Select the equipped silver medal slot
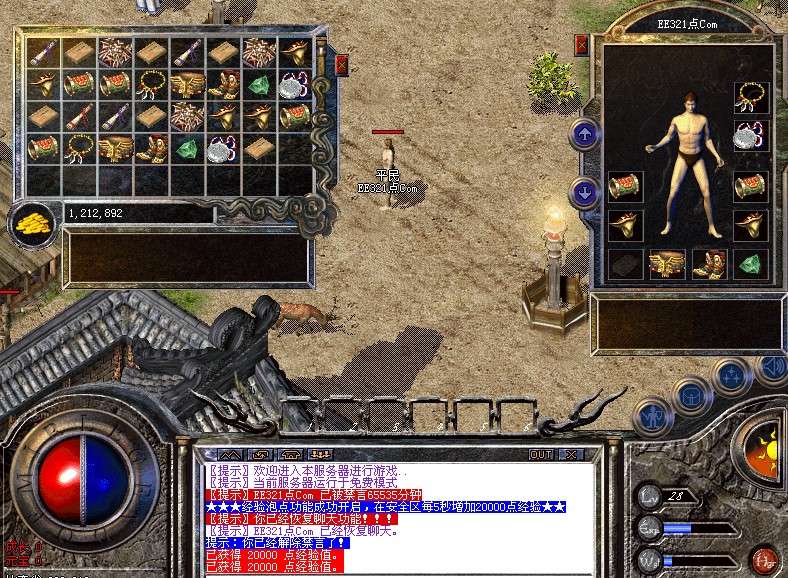This screenshot has height=578, width=788. coord(752,135)
